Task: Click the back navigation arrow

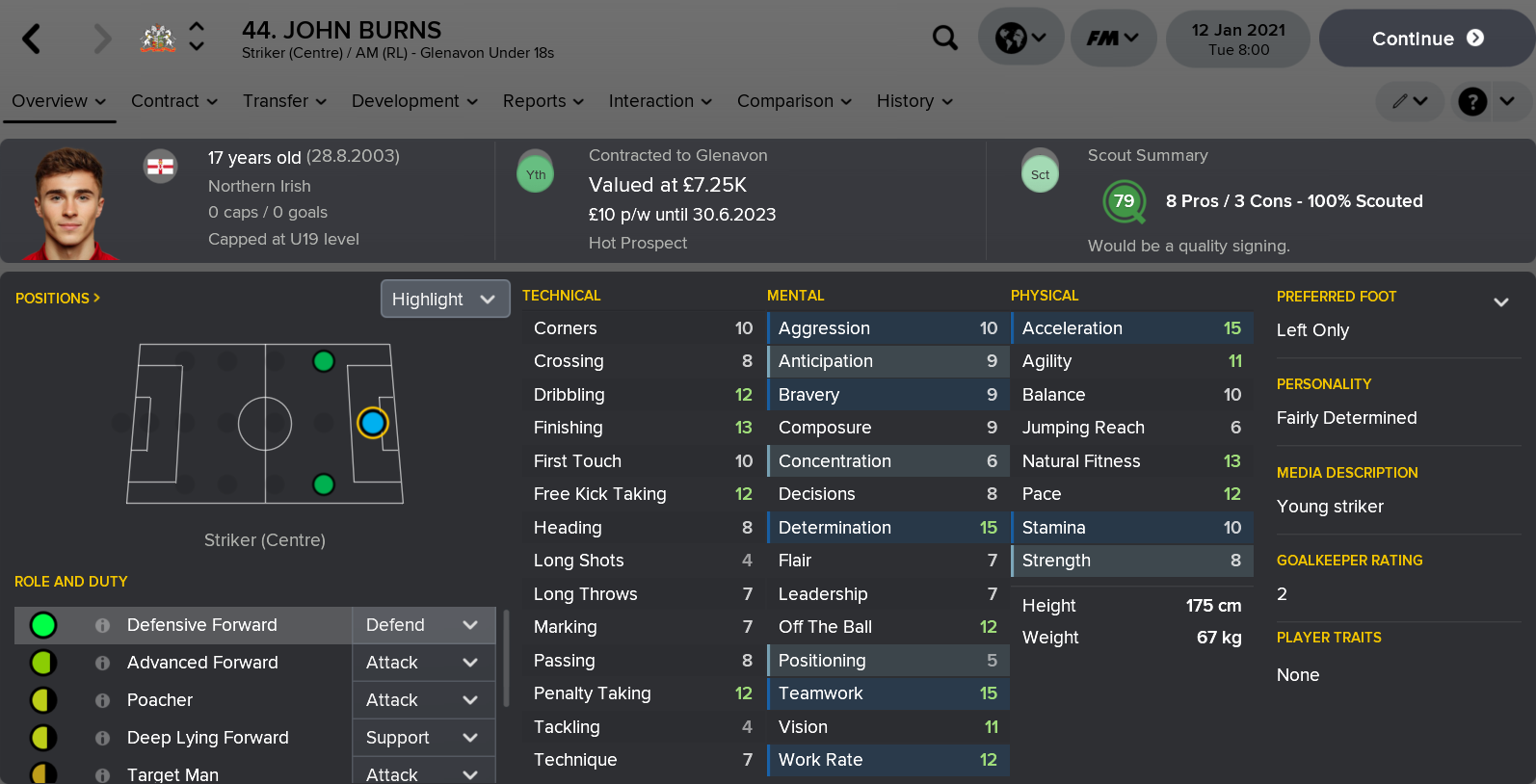Action: click(29, 38)
